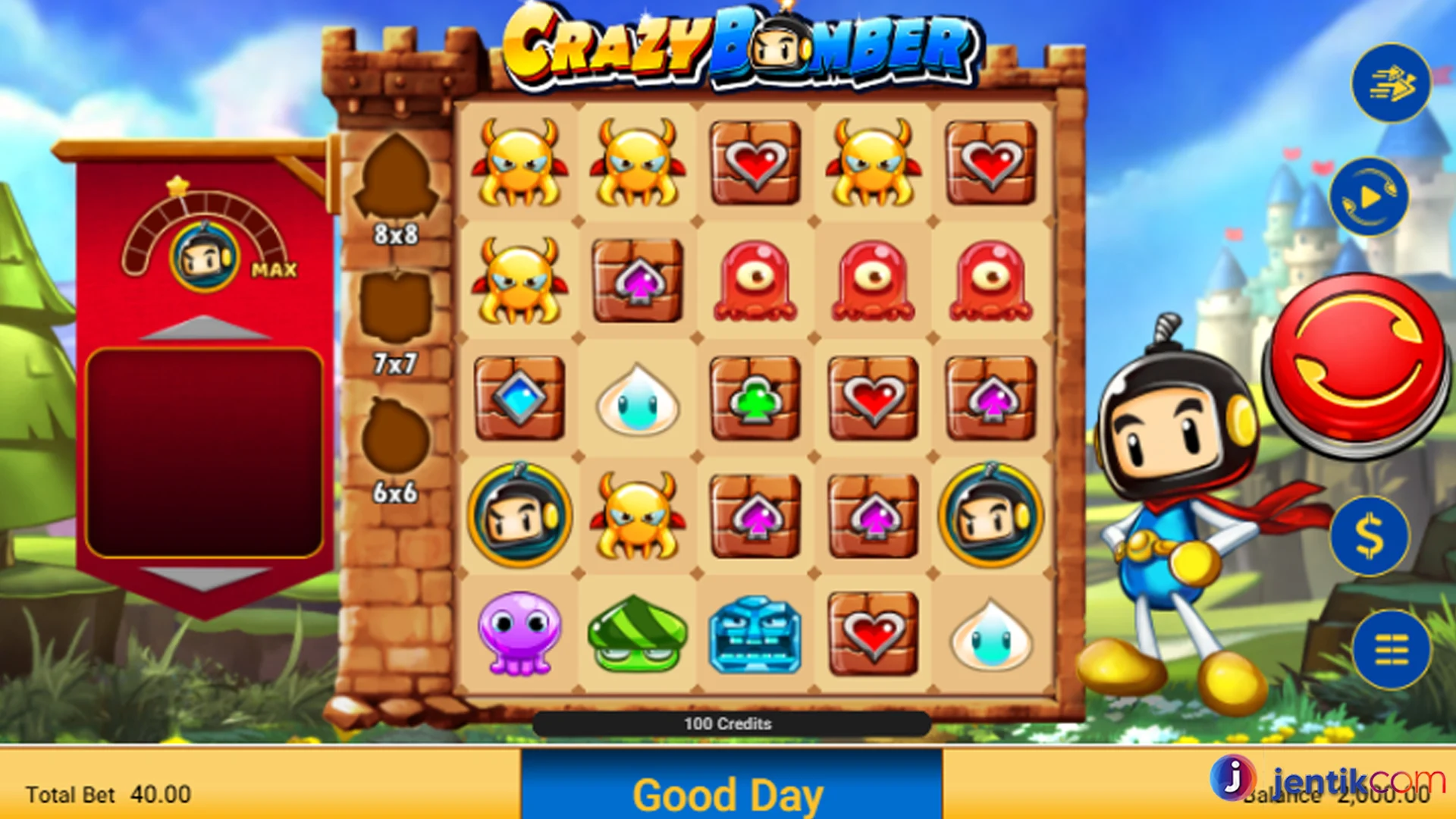Select the purple octopus symbol

point(520,633)
